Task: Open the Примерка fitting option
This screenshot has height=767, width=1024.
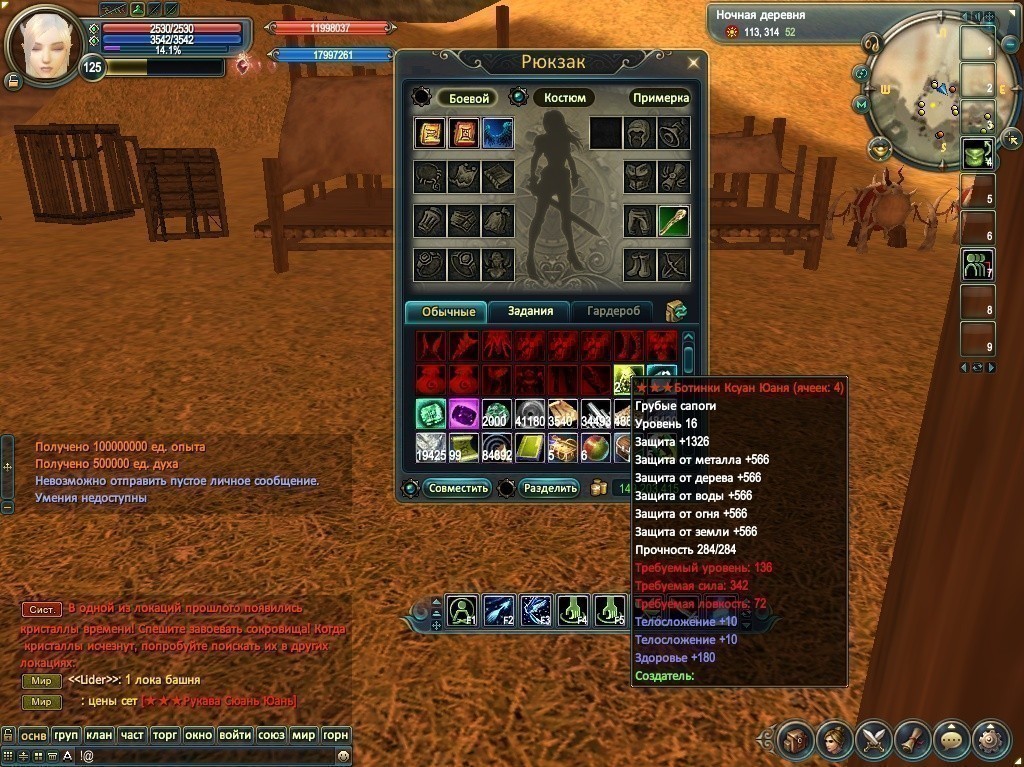Action: tap(660, 98)
